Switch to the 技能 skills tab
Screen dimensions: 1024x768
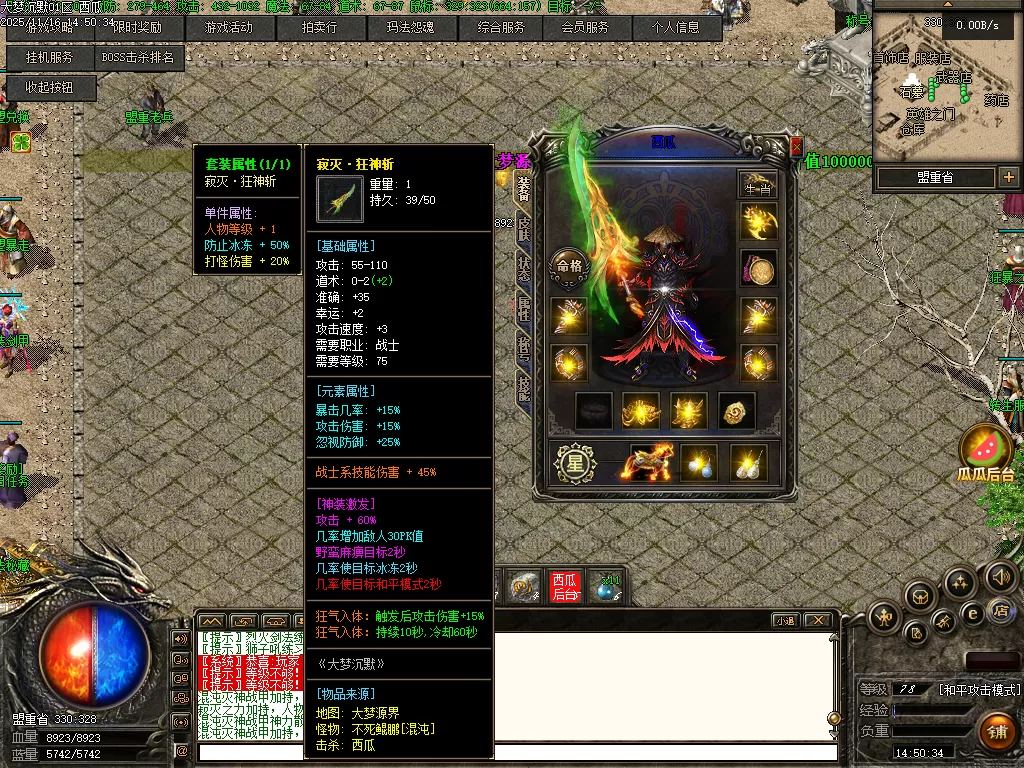coord(523,384)
